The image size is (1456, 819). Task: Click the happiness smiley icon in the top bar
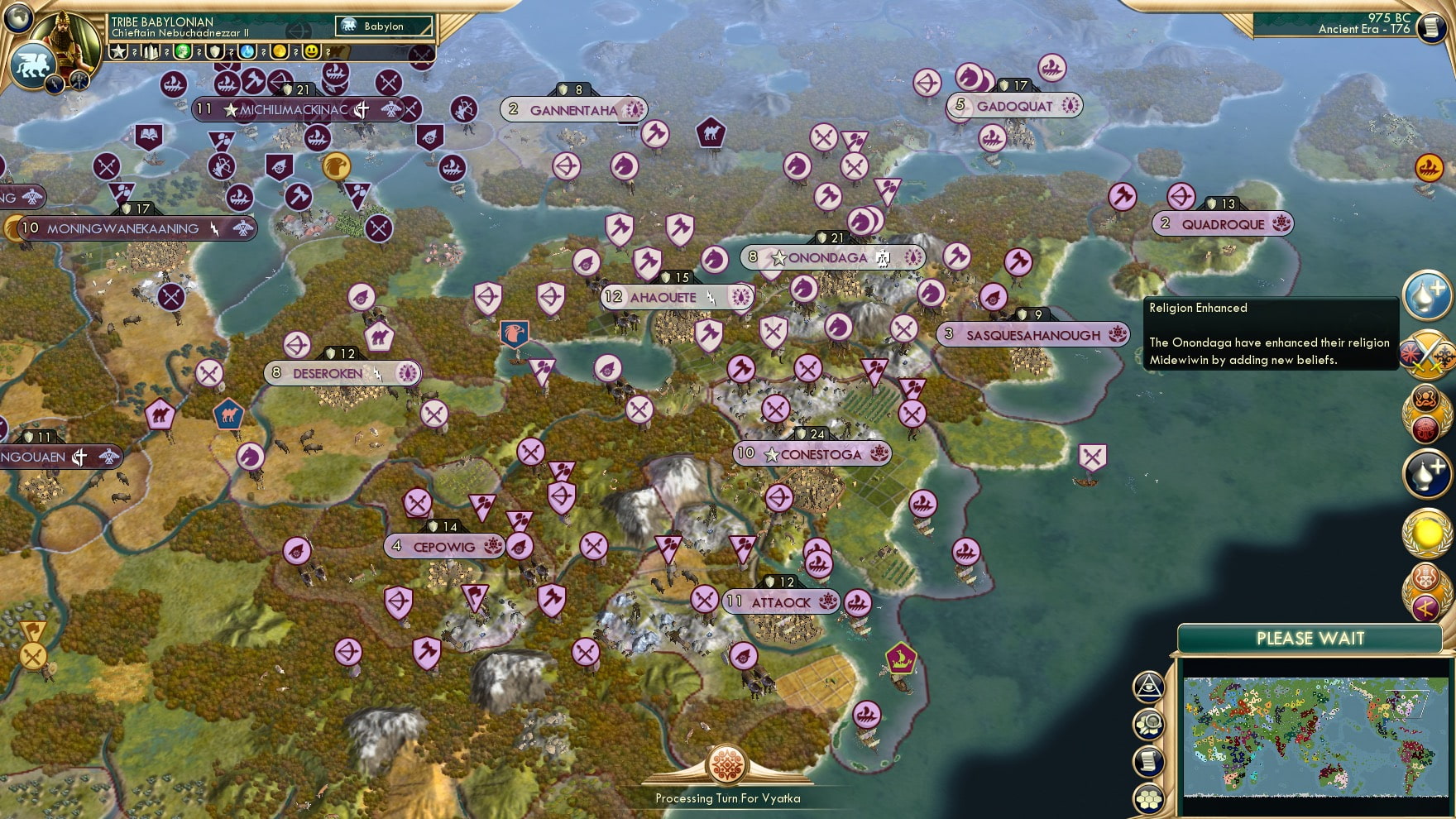311,51
